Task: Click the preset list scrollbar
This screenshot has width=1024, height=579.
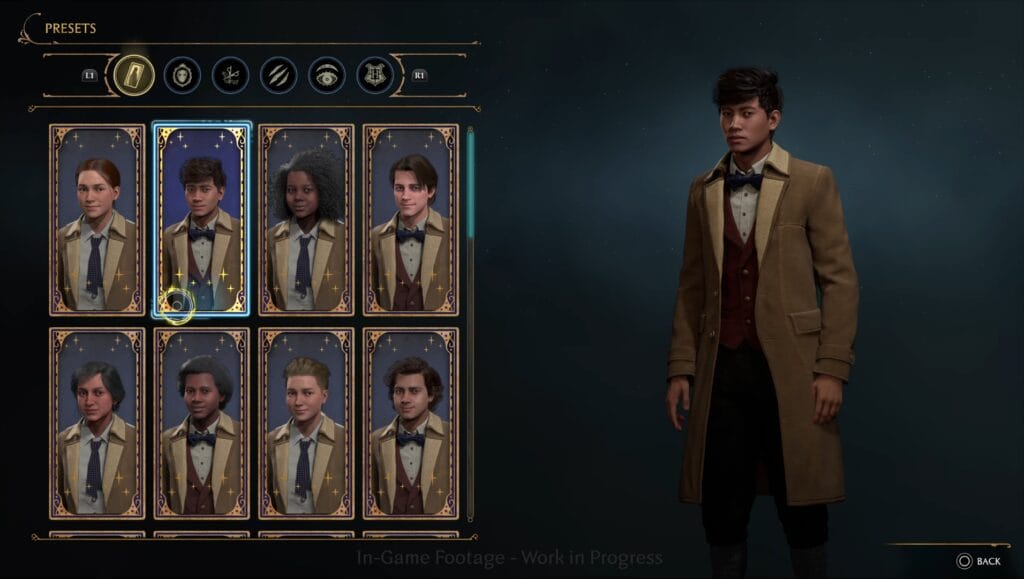Action: click(x=470, y=180)
